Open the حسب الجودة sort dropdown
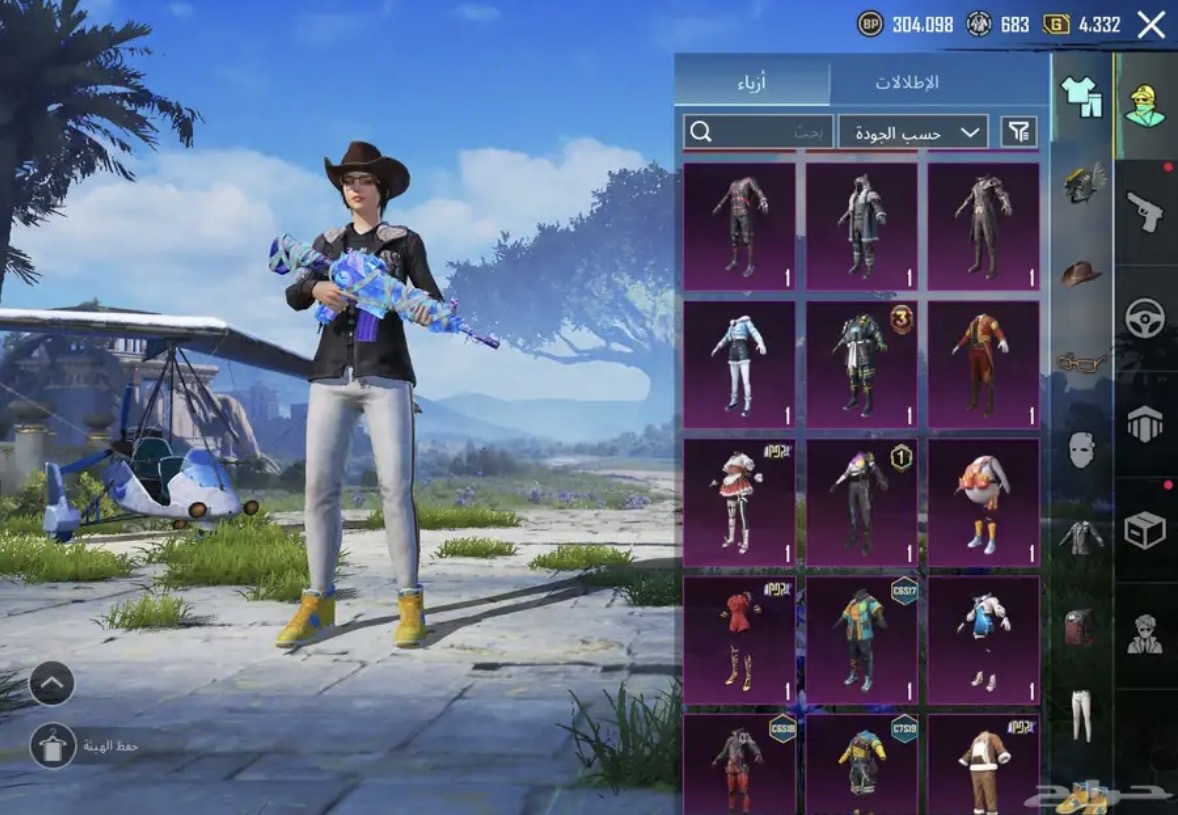1178x815 pixels. tap(912, 132)
